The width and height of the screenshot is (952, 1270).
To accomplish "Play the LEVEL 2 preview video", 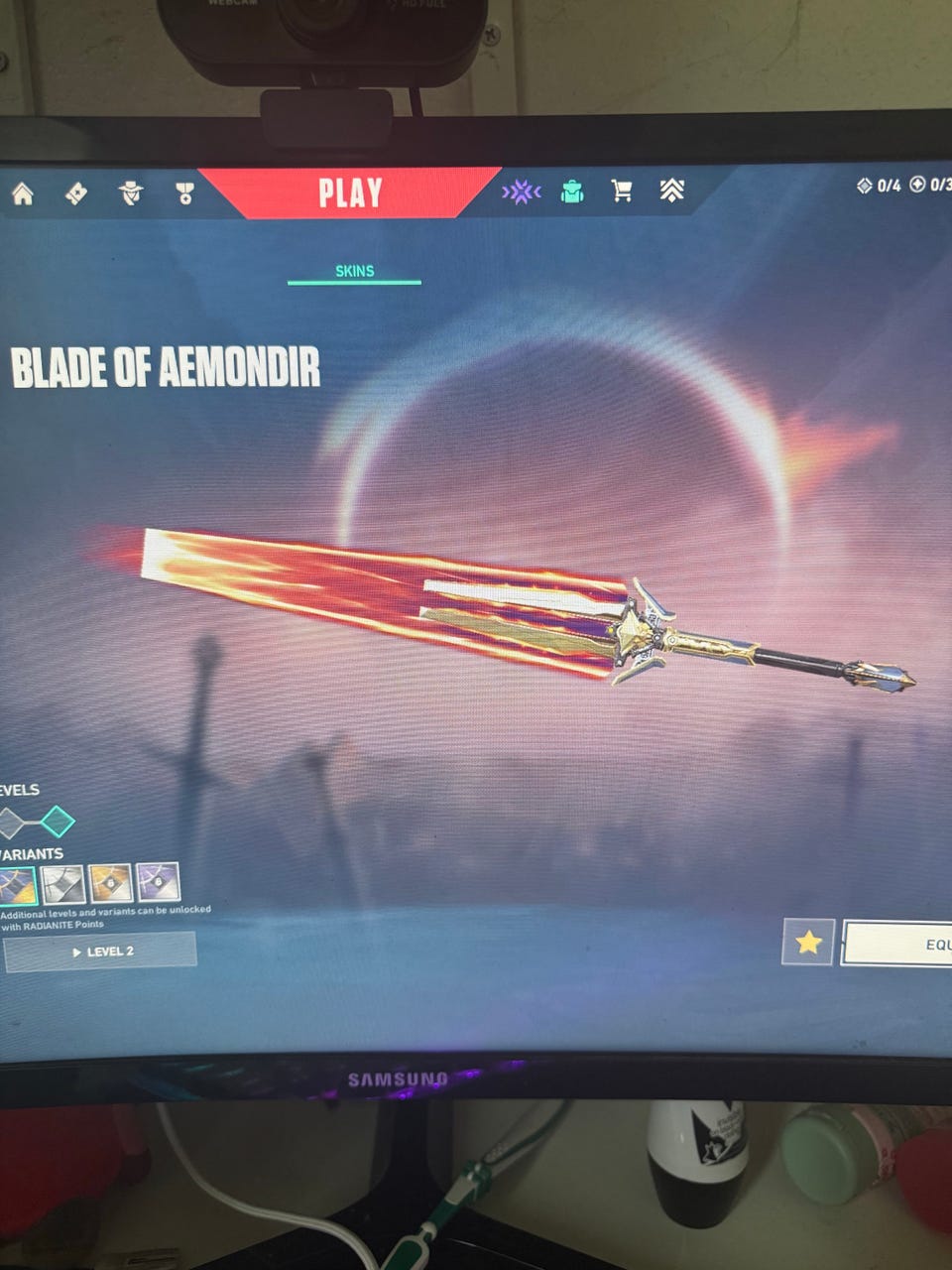I will (101, 952).
